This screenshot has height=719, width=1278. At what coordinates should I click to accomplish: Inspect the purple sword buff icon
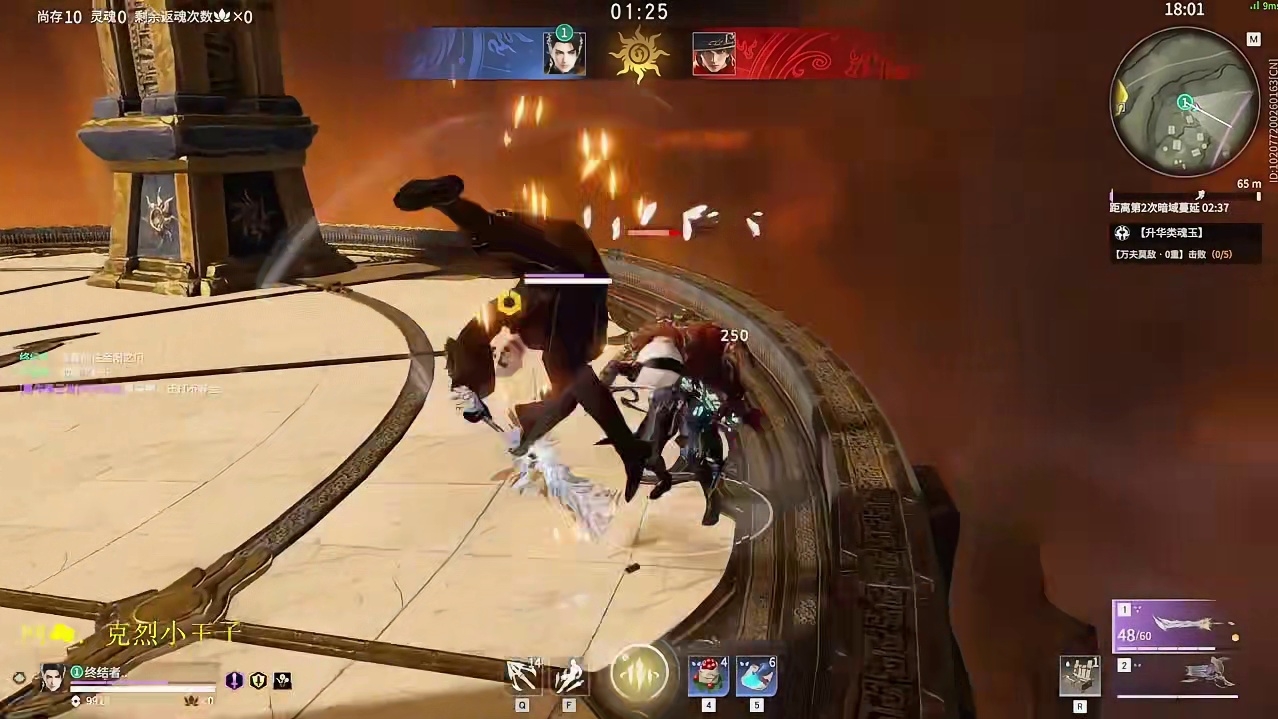[234, 681]
